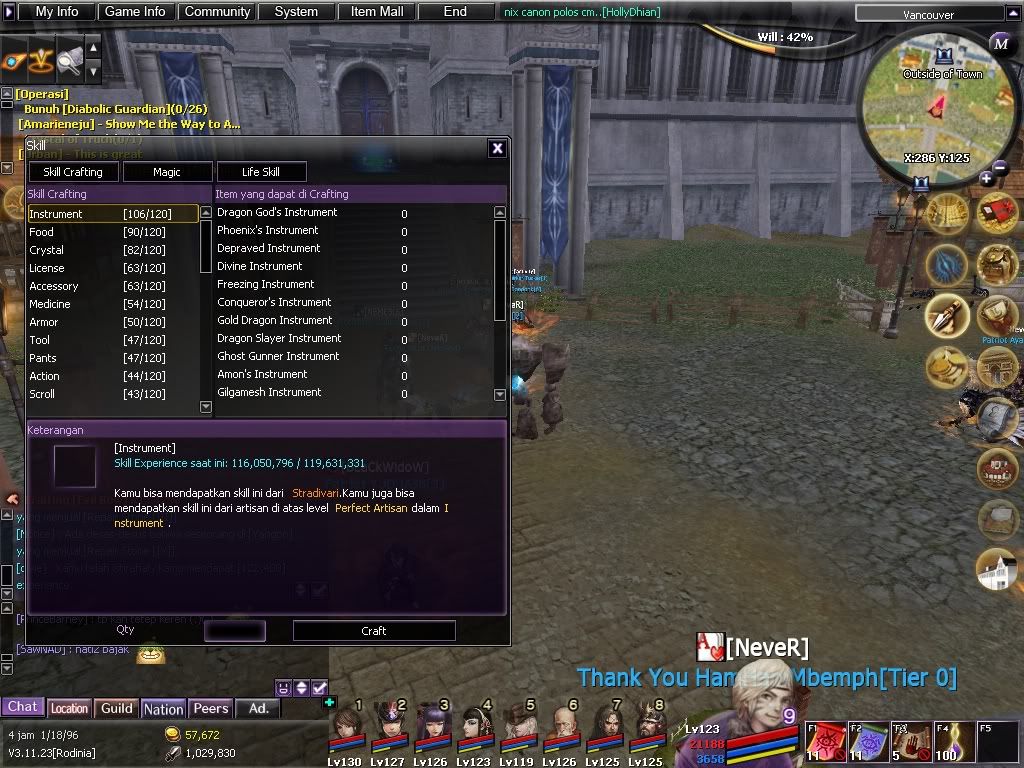Open the Community menu

(x=217, y=12)
